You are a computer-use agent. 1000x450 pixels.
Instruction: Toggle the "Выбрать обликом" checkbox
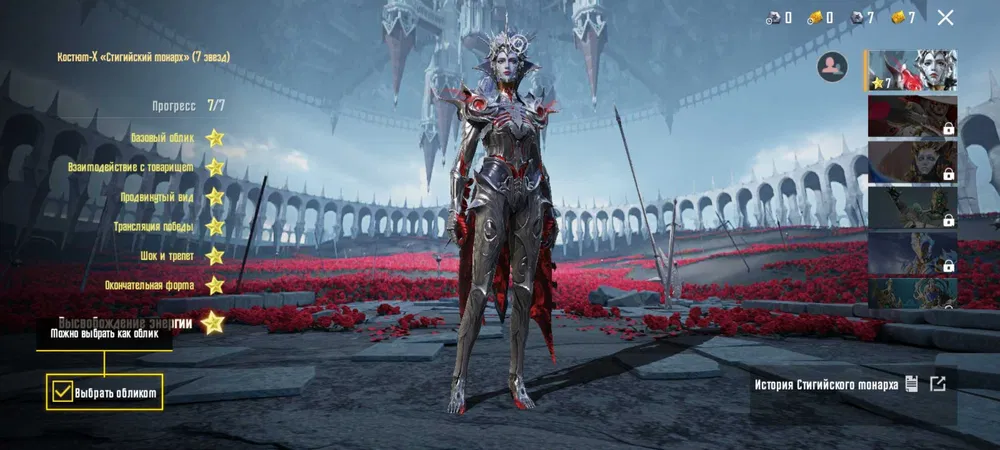tap(62, 392)
